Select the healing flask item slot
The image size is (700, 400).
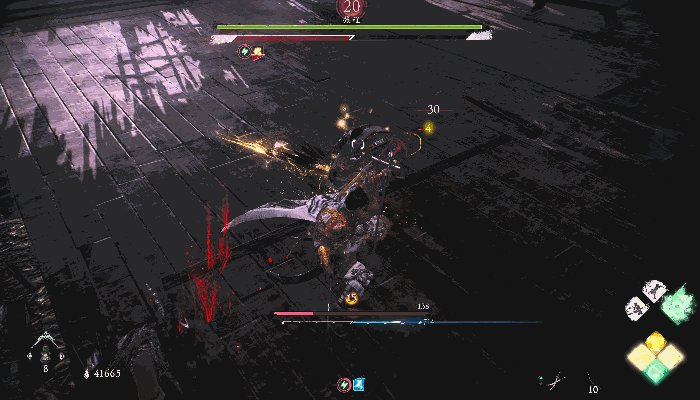(x=45, y=347)
